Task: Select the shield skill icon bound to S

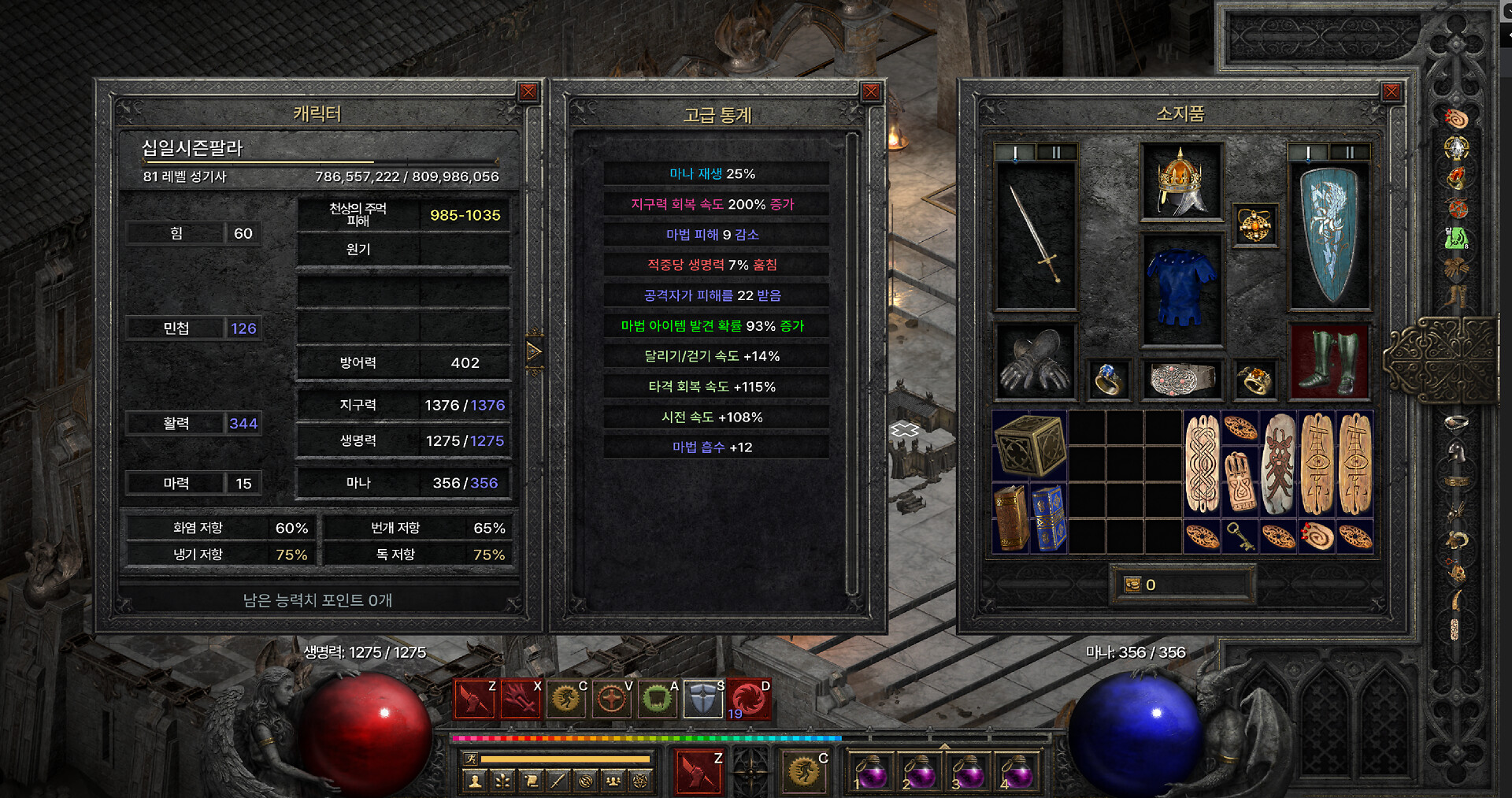Action: 703,698
